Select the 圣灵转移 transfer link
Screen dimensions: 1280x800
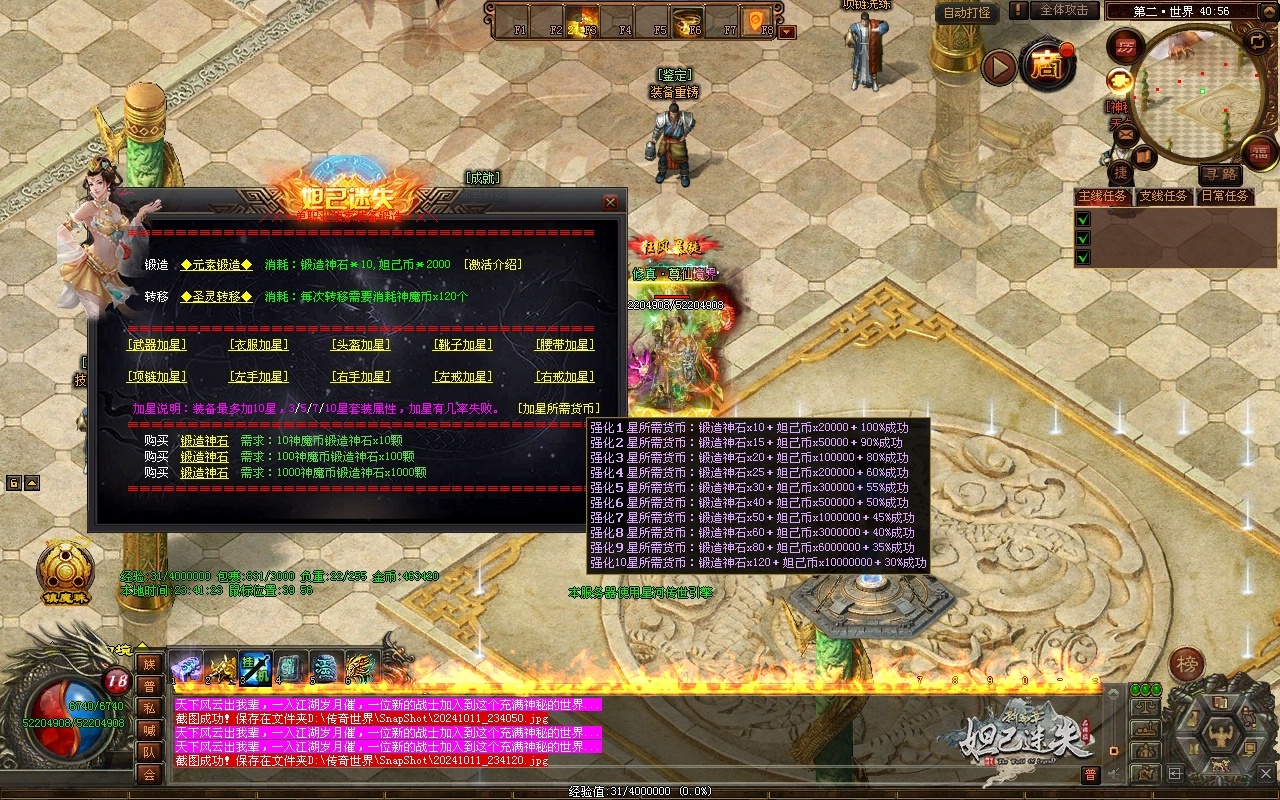pyautogui.click(x=216, y=297)
